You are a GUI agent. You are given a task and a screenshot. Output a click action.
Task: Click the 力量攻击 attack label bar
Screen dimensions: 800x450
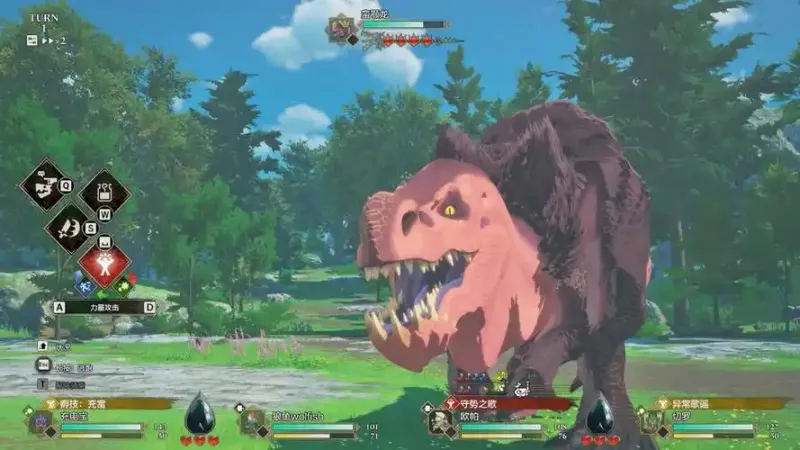point(104,308)
